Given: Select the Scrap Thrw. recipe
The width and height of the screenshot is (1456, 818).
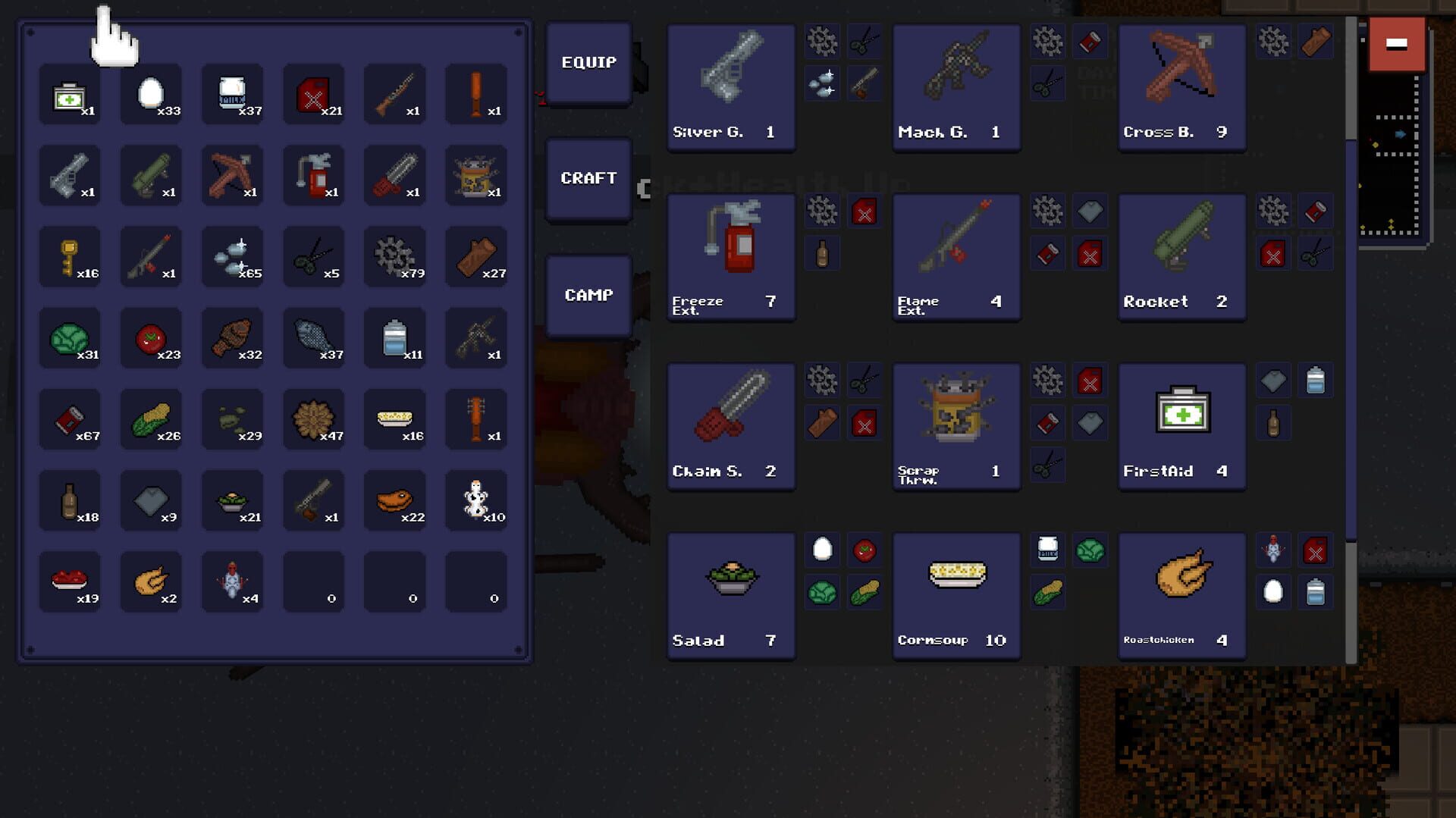Looking at the screenshot, I should tap(955, 425).
